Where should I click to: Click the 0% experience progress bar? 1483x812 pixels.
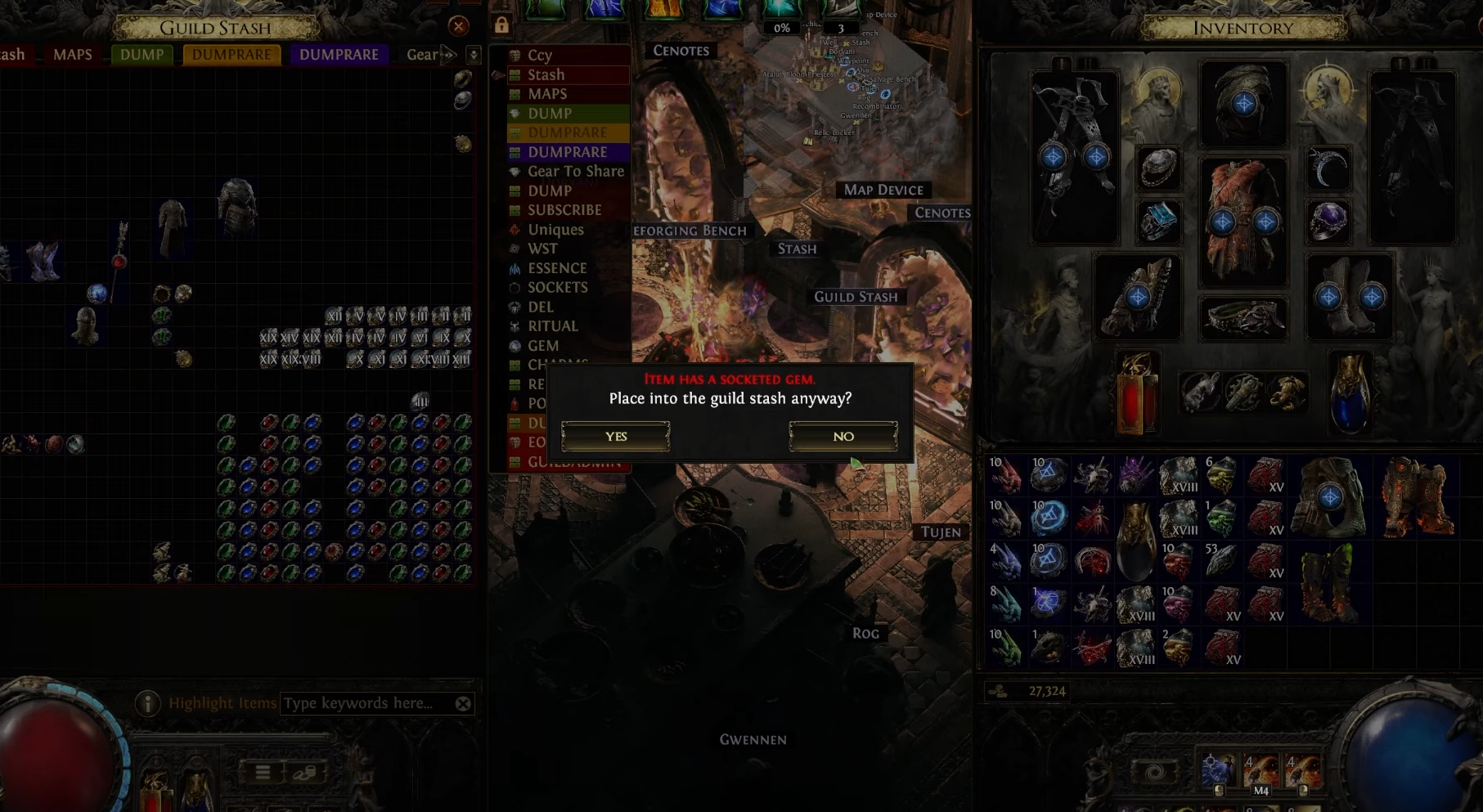pos(781,27)
